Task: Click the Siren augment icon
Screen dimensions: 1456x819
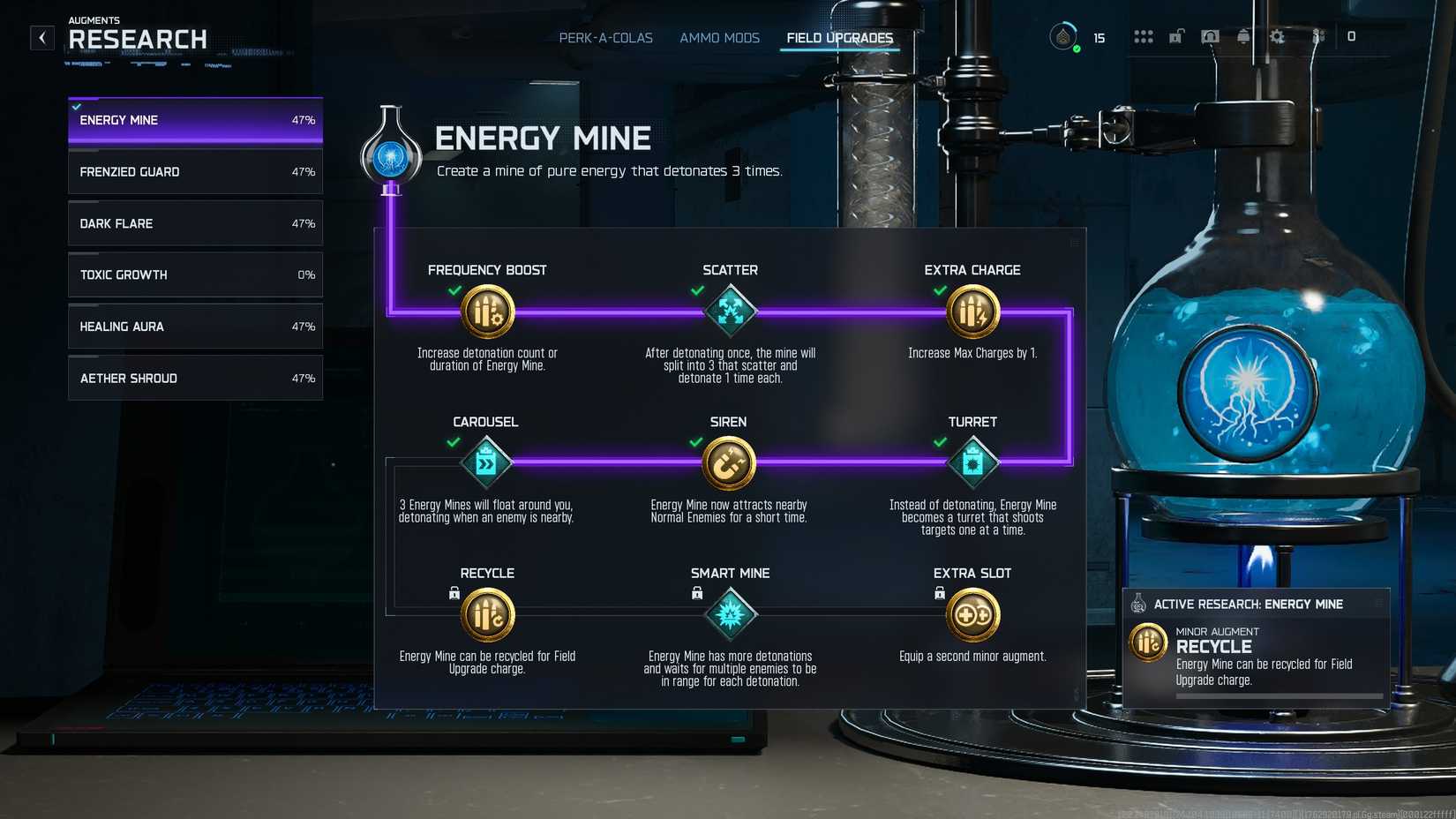Action: click(728, 462)
